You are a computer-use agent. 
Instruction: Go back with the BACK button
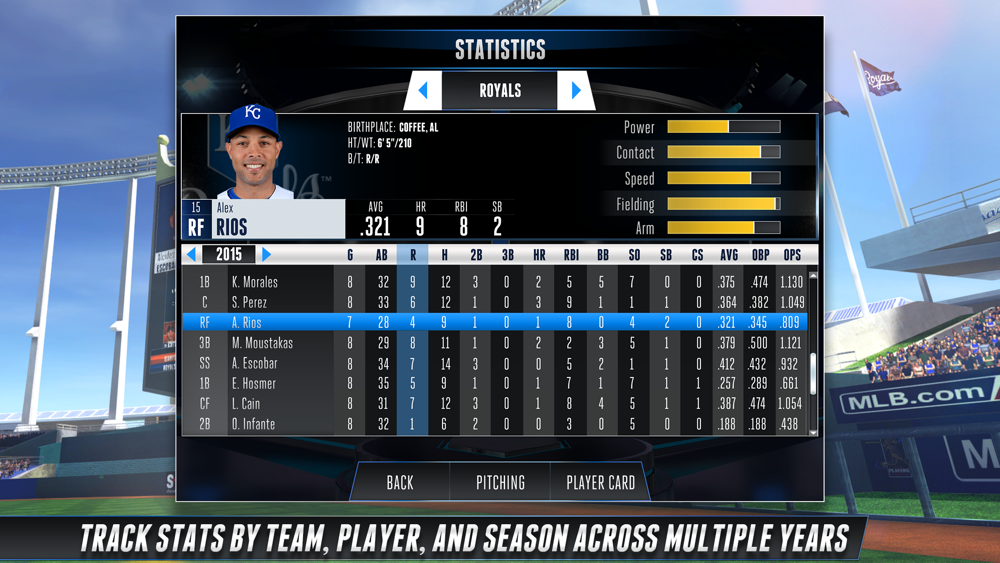pos(400,482)
